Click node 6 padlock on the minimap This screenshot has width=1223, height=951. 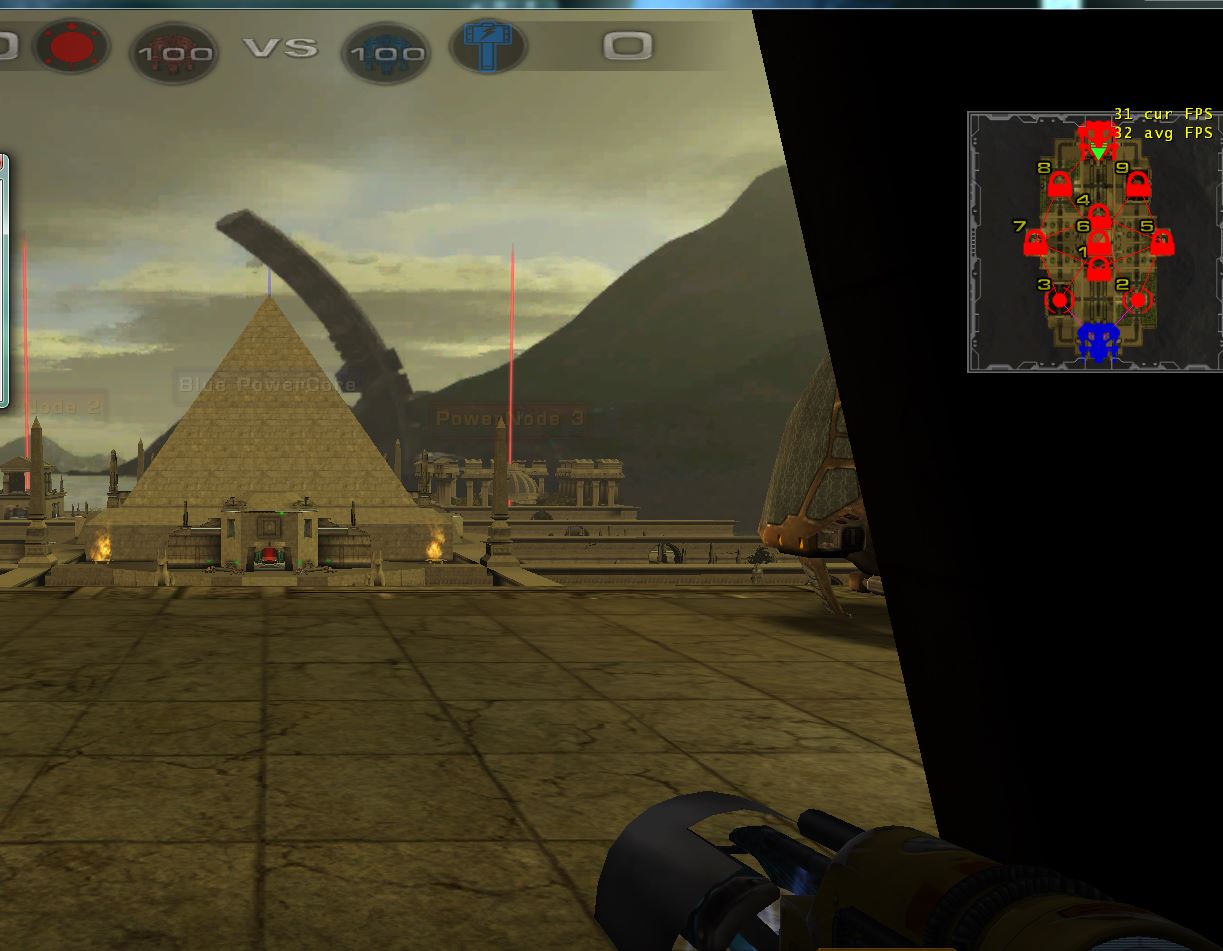point(1098,242)
